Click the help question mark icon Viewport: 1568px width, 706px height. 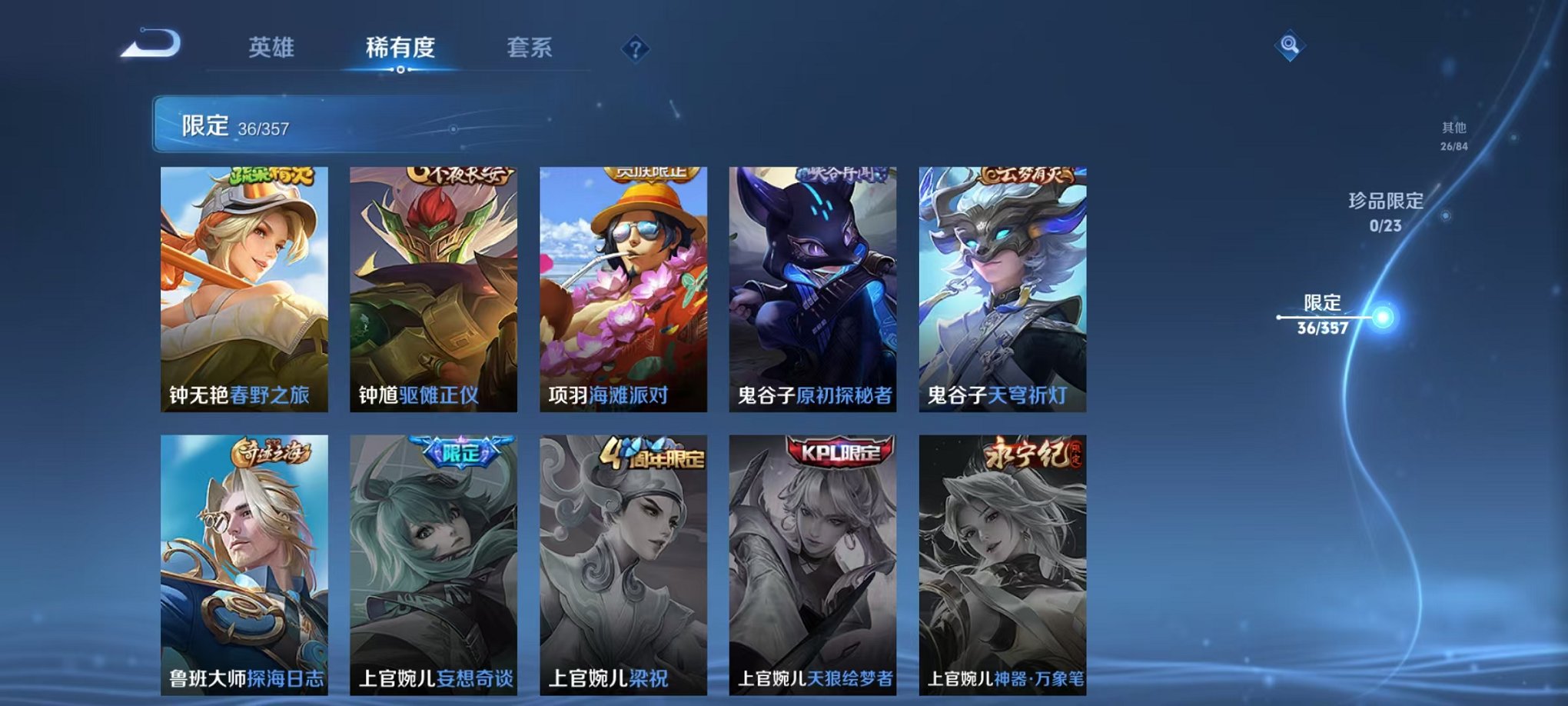(634, 48)
